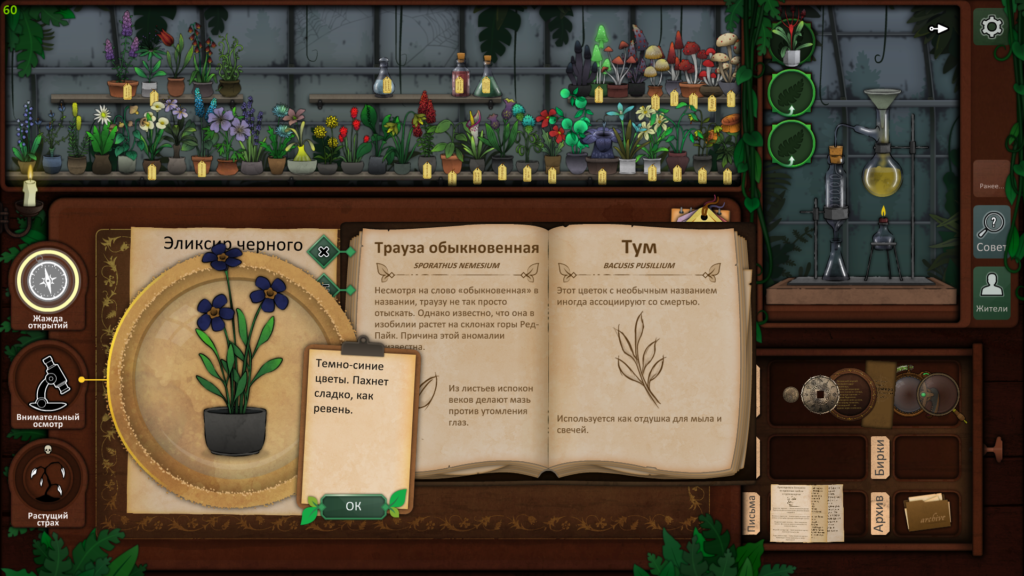This screenshot has width=1024, height=576.
Task: Click the key icon above the distillery
Action: click(x=938, y=28)
